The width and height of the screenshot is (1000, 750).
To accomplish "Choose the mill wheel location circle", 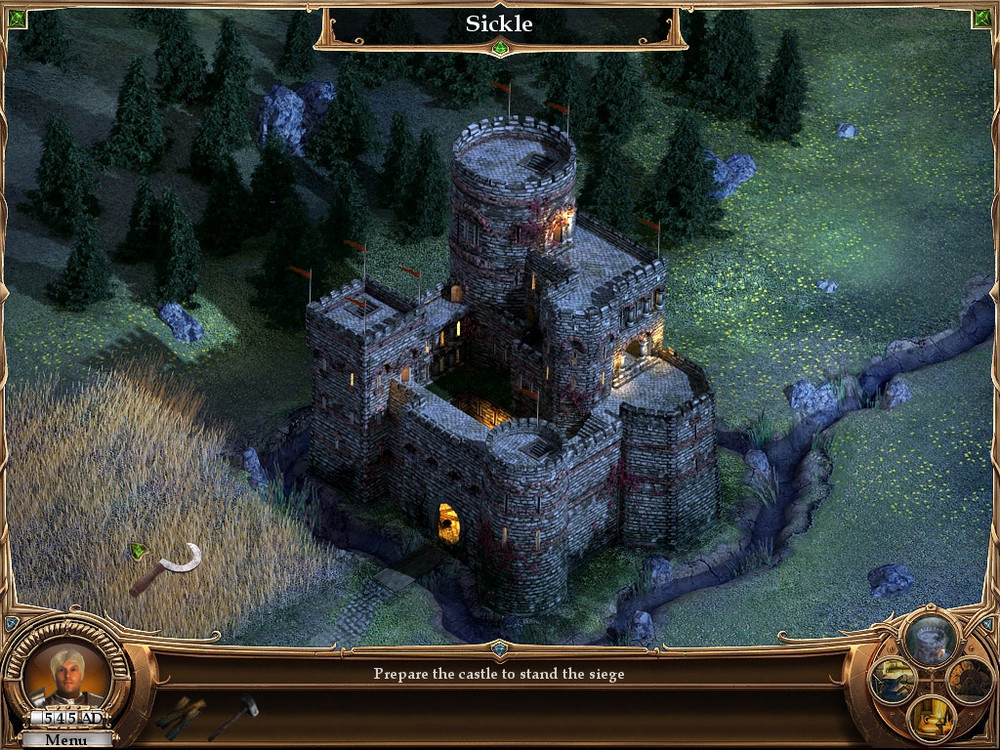I will click(x=968, y=679).
